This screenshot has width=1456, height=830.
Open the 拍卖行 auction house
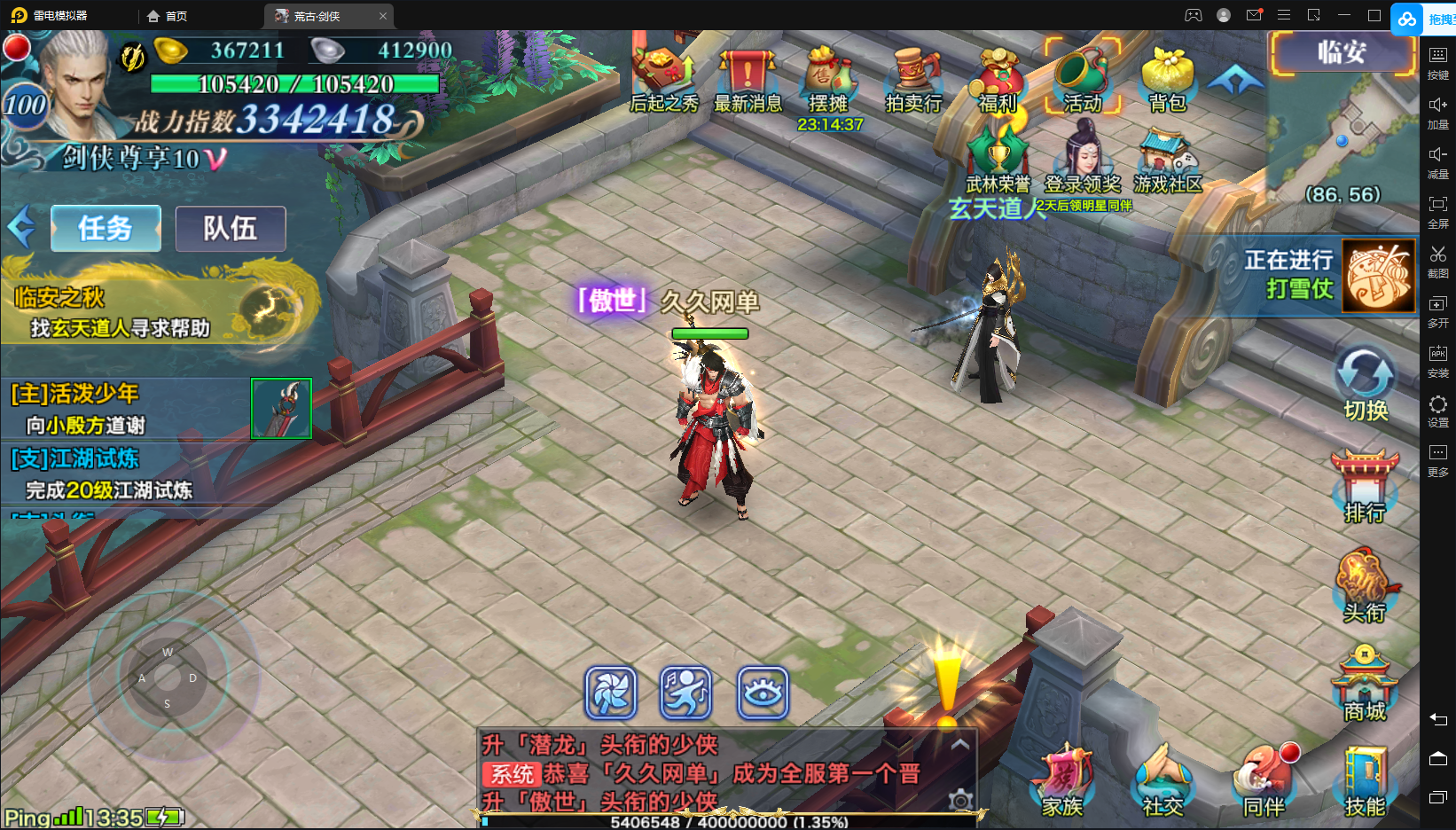click(x=913, y=80)
